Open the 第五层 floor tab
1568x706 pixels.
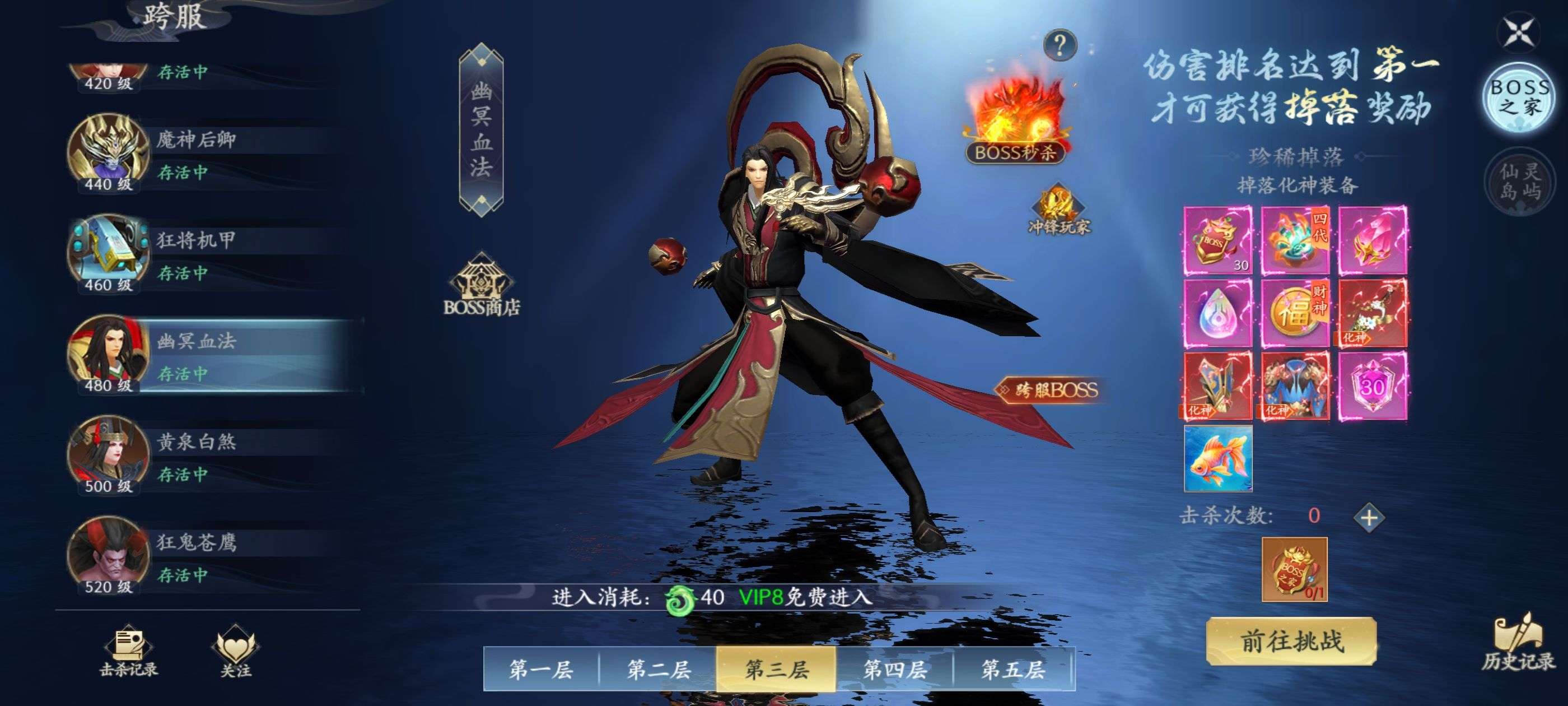point(1013,670)
